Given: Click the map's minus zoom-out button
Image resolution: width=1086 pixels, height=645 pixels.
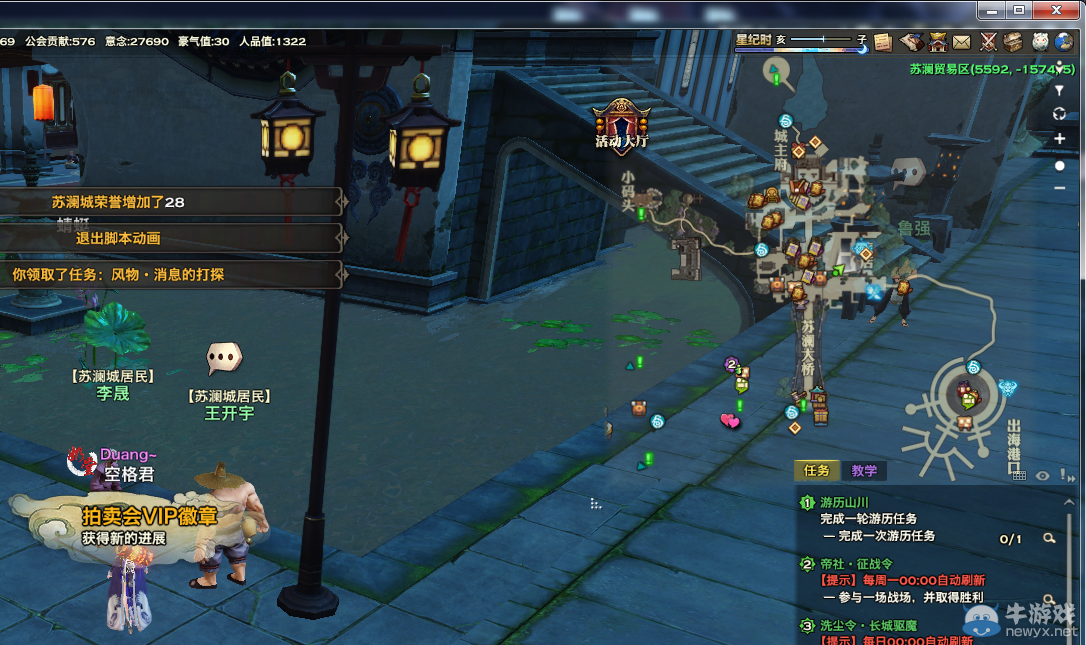Looking at the screenshot, I should pos(1060,188).
